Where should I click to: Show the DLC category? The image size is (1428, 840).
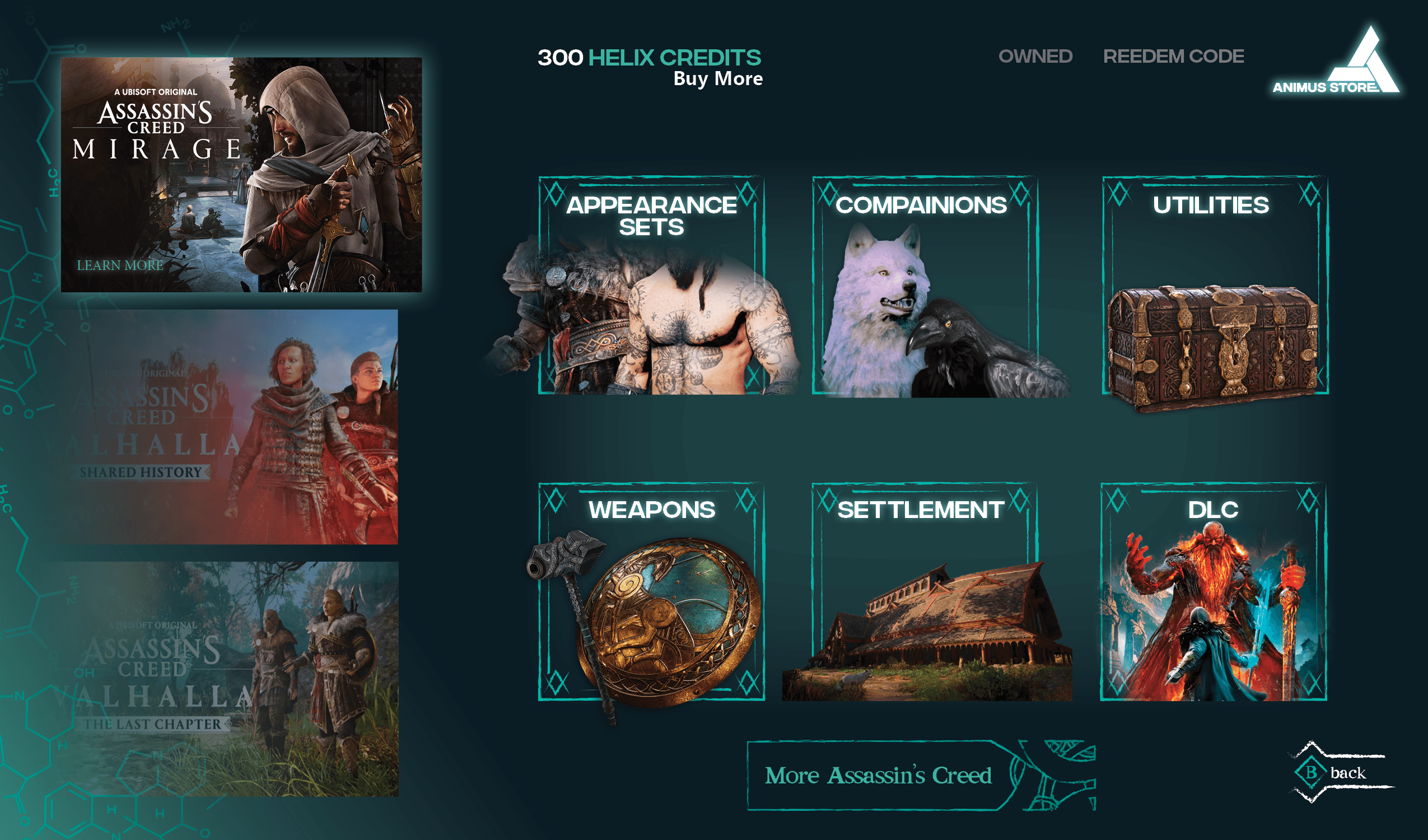tap(1213, 592)
